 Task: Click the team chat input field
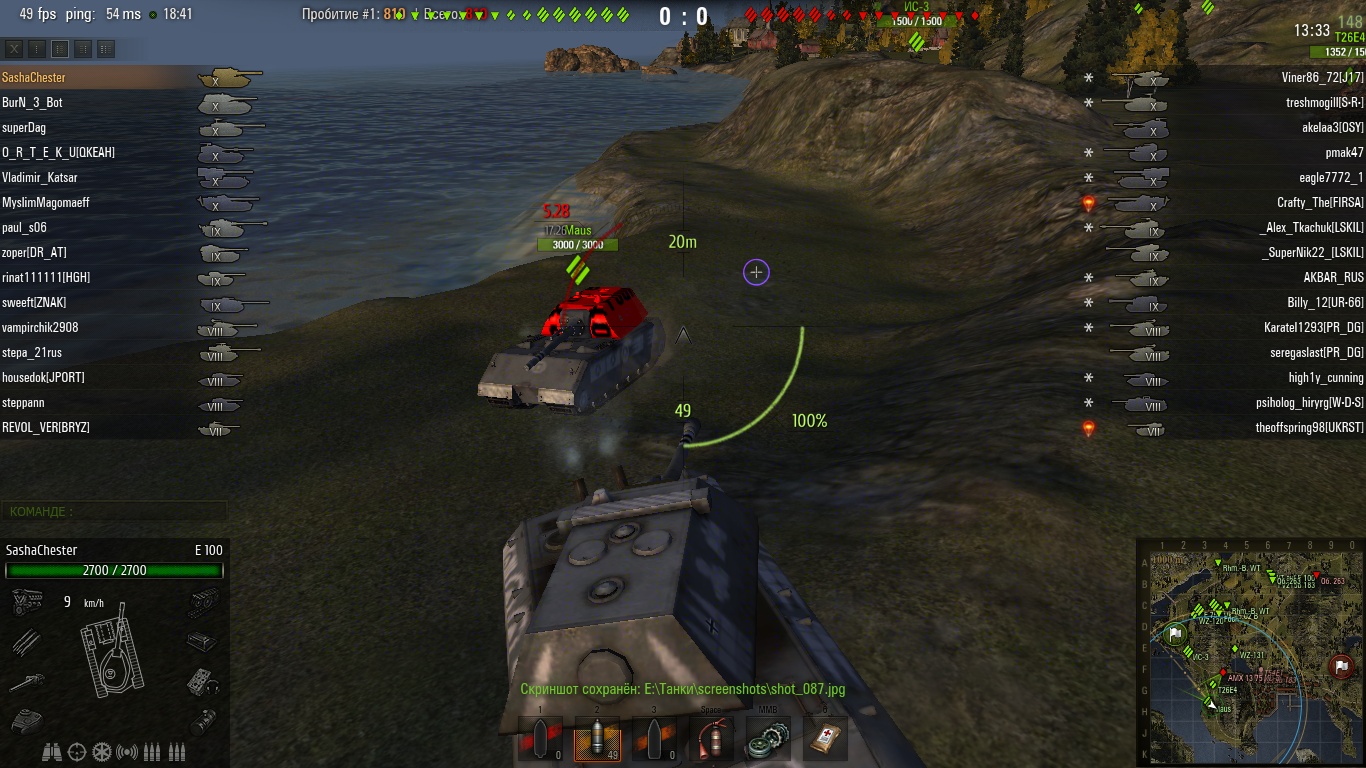click(x=114, y=511)
